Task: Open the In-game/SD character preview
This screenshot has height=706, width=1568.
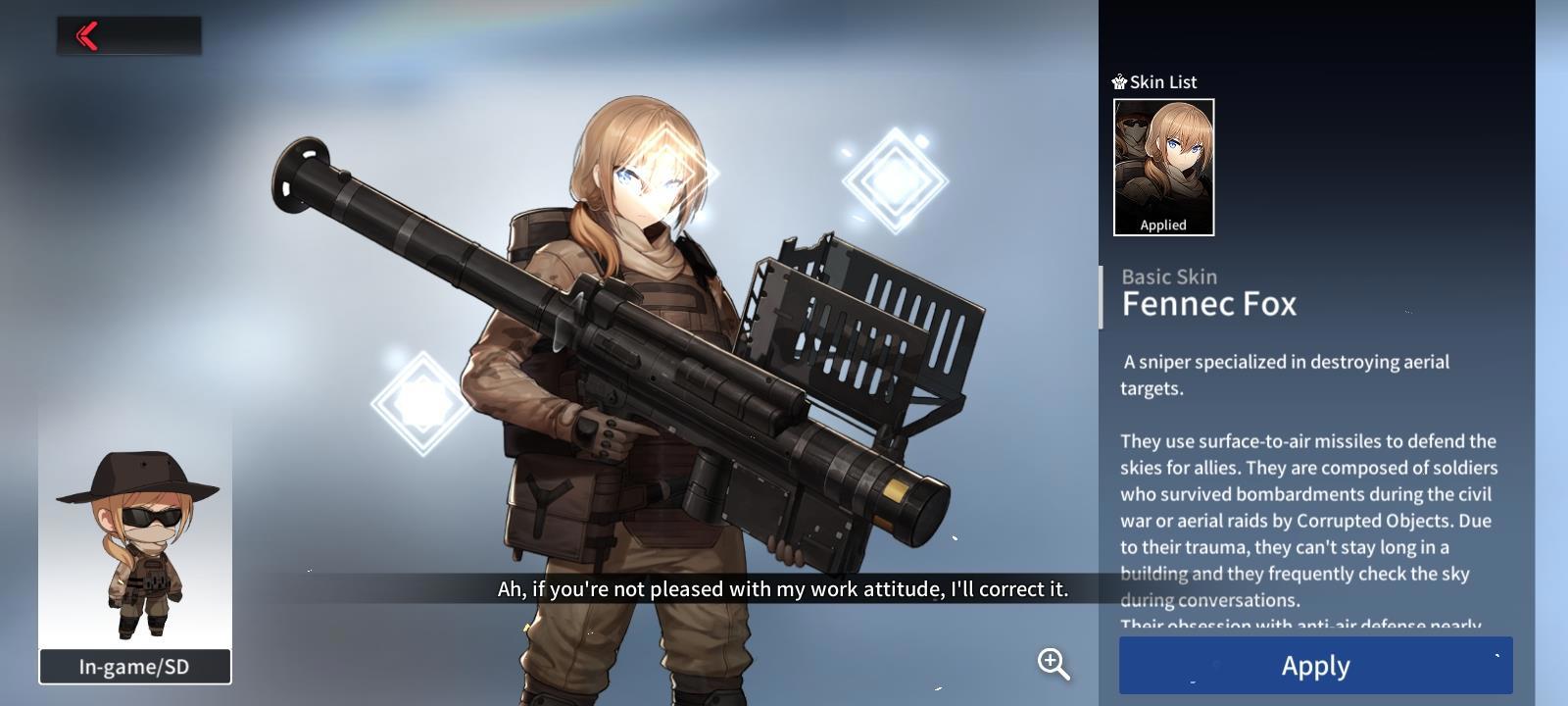Action: 135,666
